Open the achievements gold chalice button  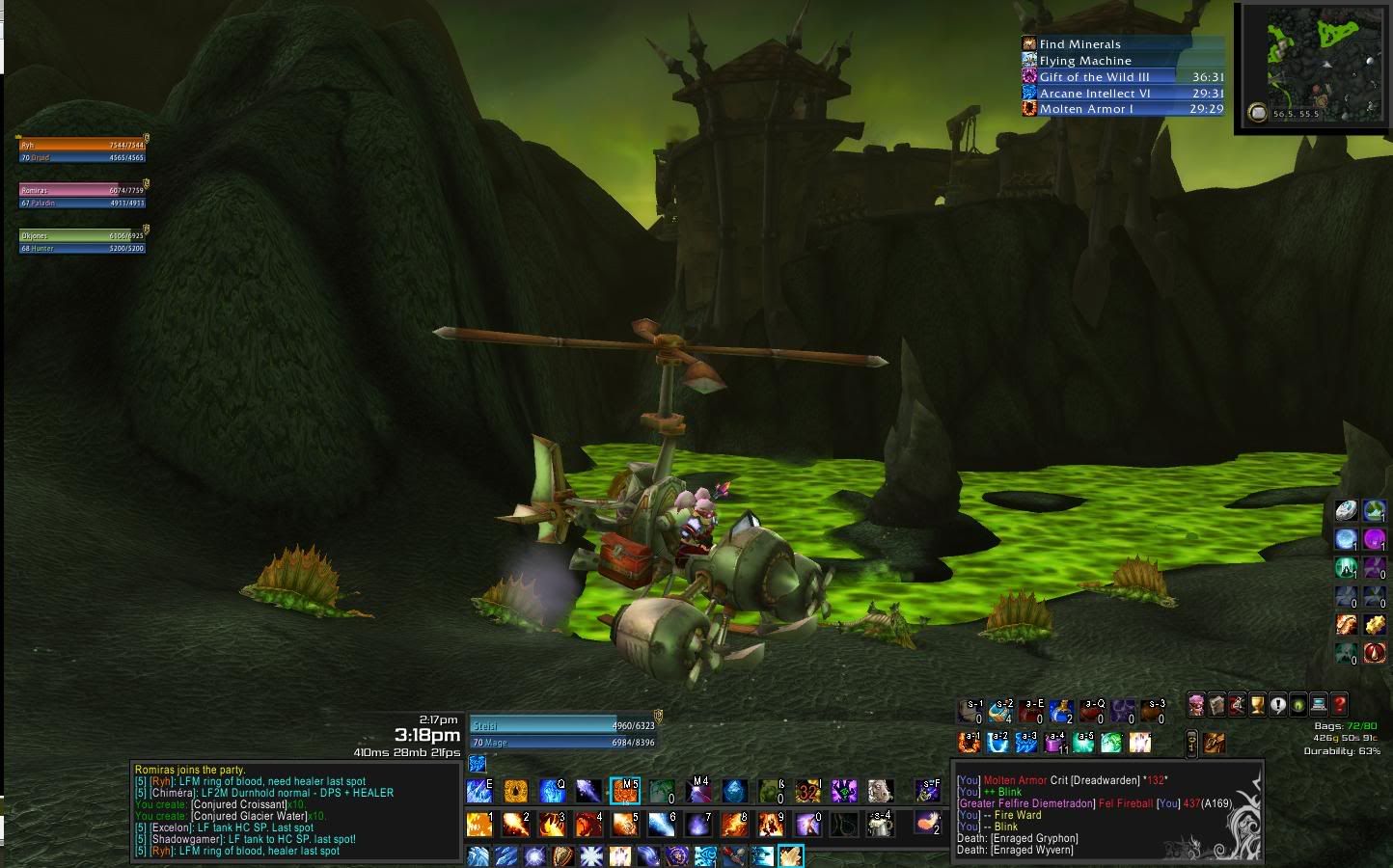tap(1257, 705)
